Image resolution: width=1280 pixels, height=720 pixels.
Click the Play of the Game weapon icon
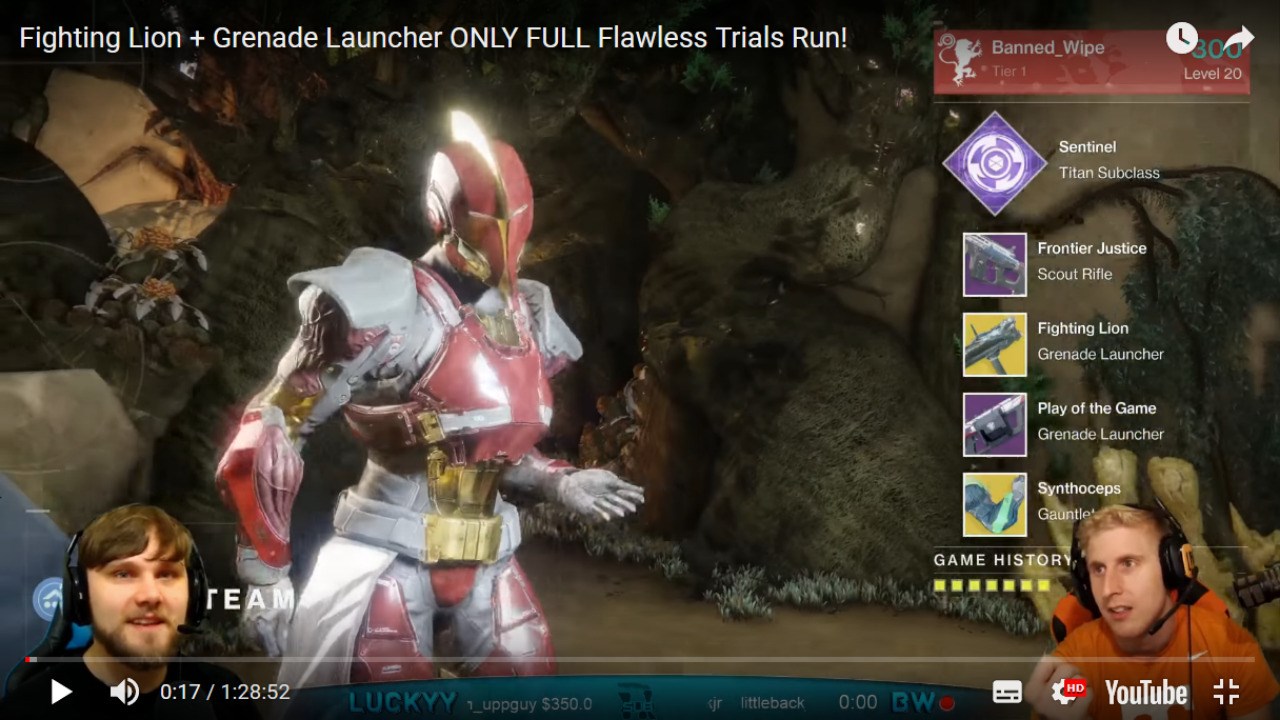[993, 425]
